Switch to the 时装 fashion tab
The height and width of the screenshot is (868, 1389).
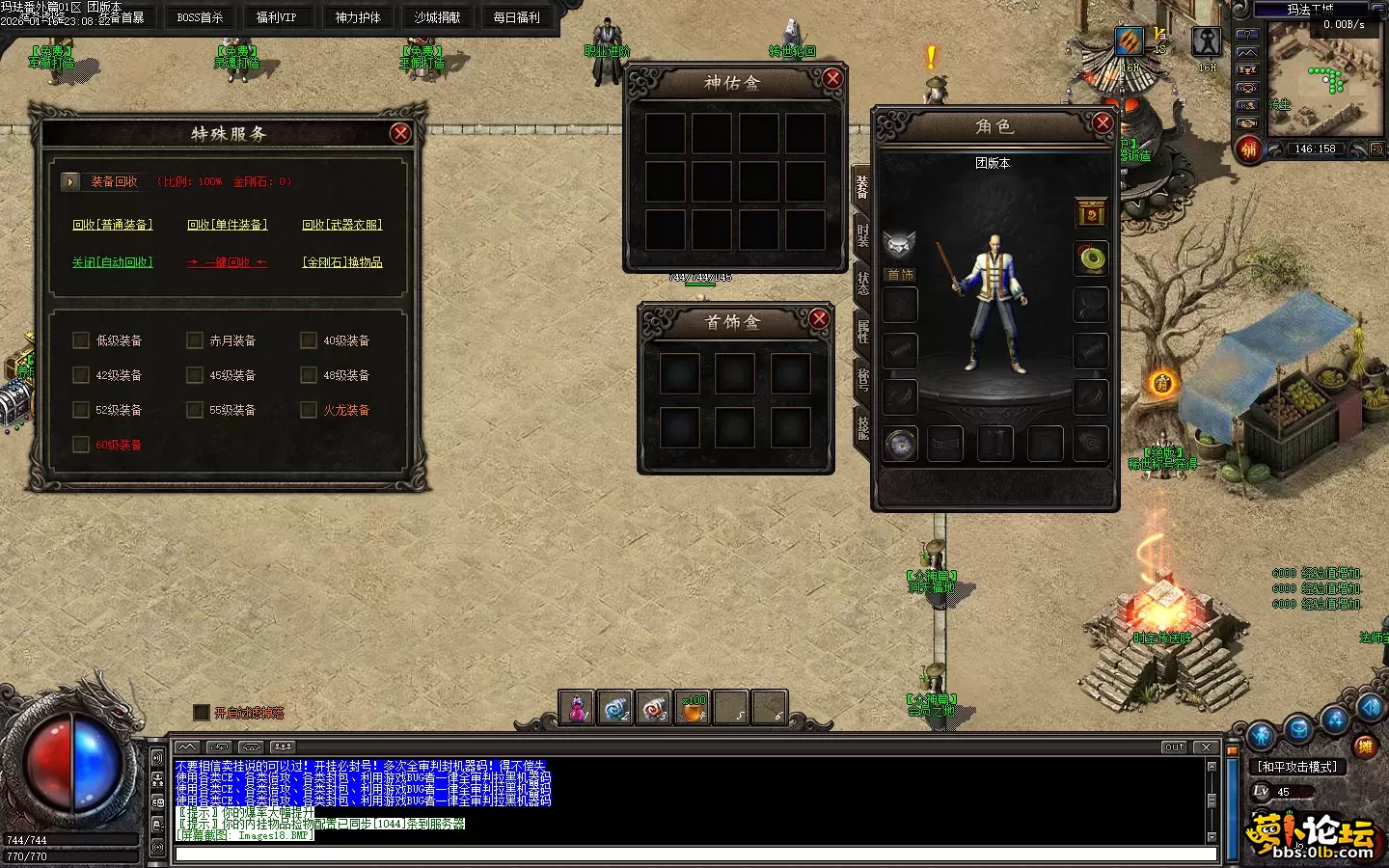tap(862, 235)
